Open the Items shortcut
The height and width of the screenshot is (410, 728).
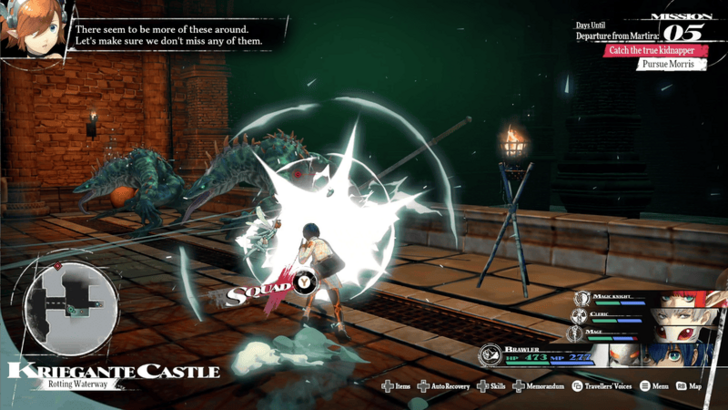395,385
